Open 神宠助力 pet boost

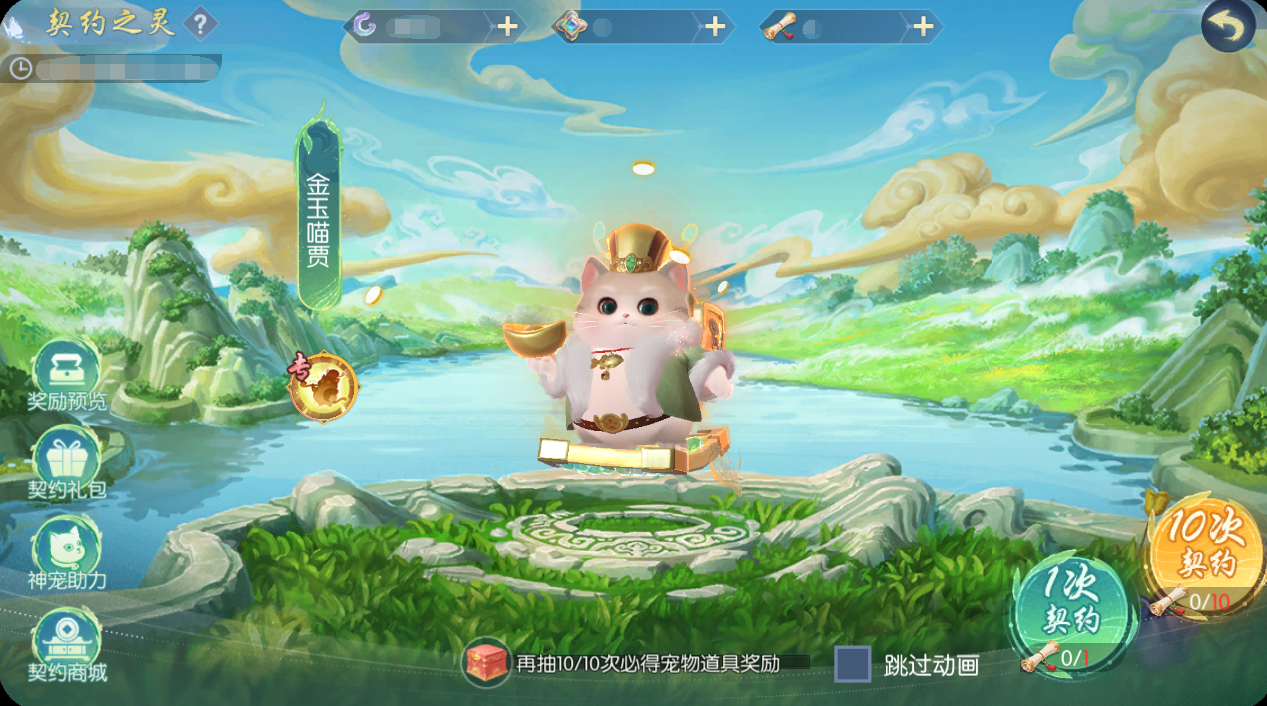[66, 552]
